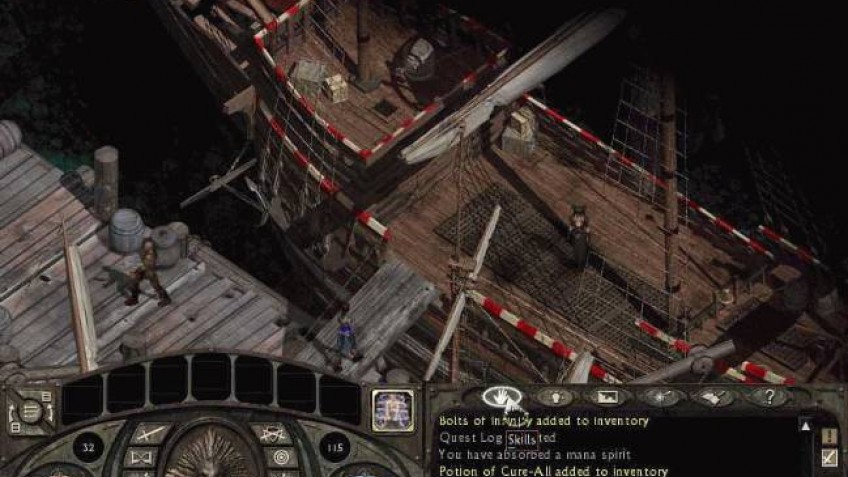Open help with the question mark
The width and height of the screenshot is (848, 477).
click(x=766, y=397)
